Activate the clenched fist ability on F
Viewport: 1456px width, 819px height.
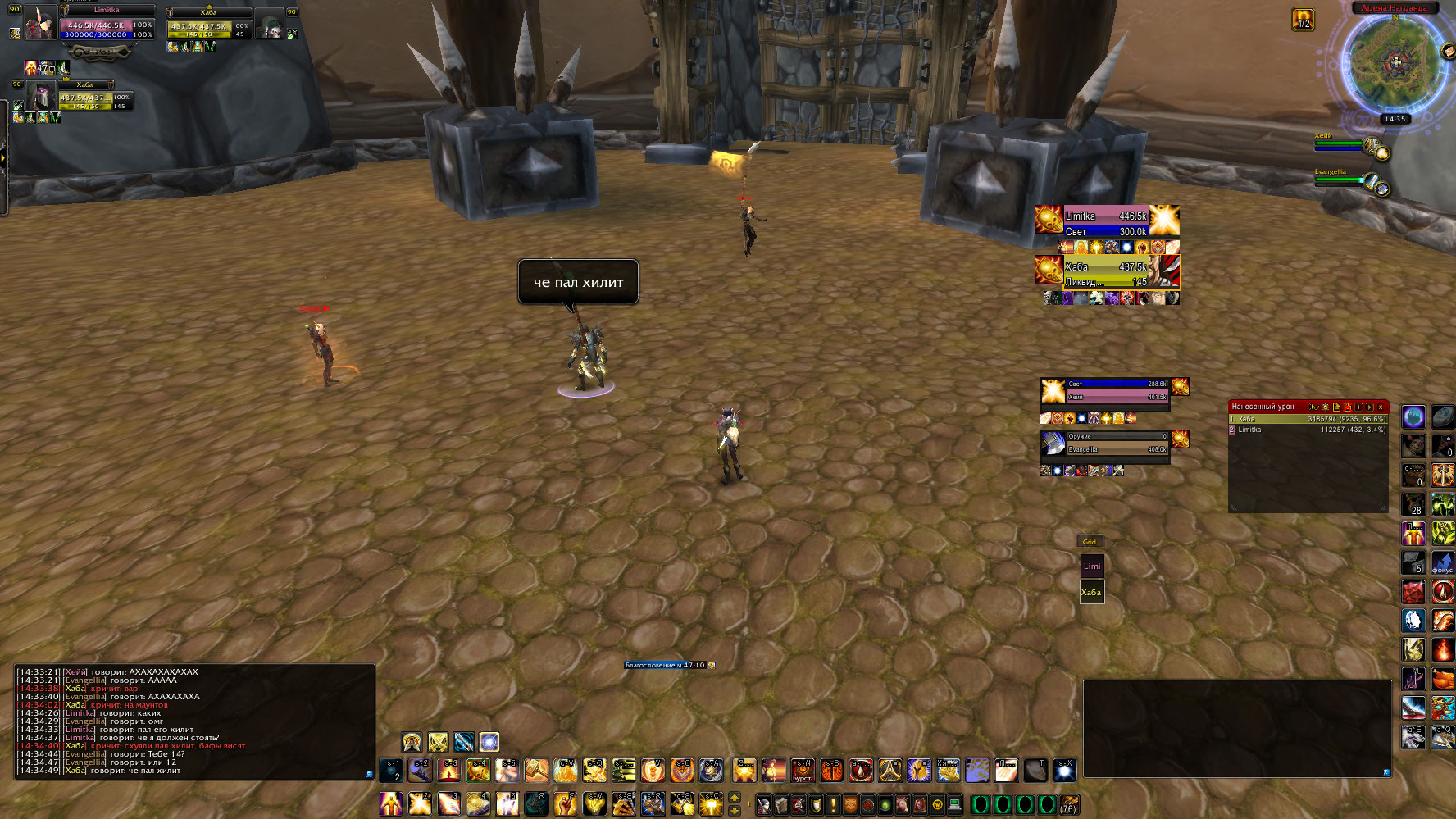(x=565, y=804)
